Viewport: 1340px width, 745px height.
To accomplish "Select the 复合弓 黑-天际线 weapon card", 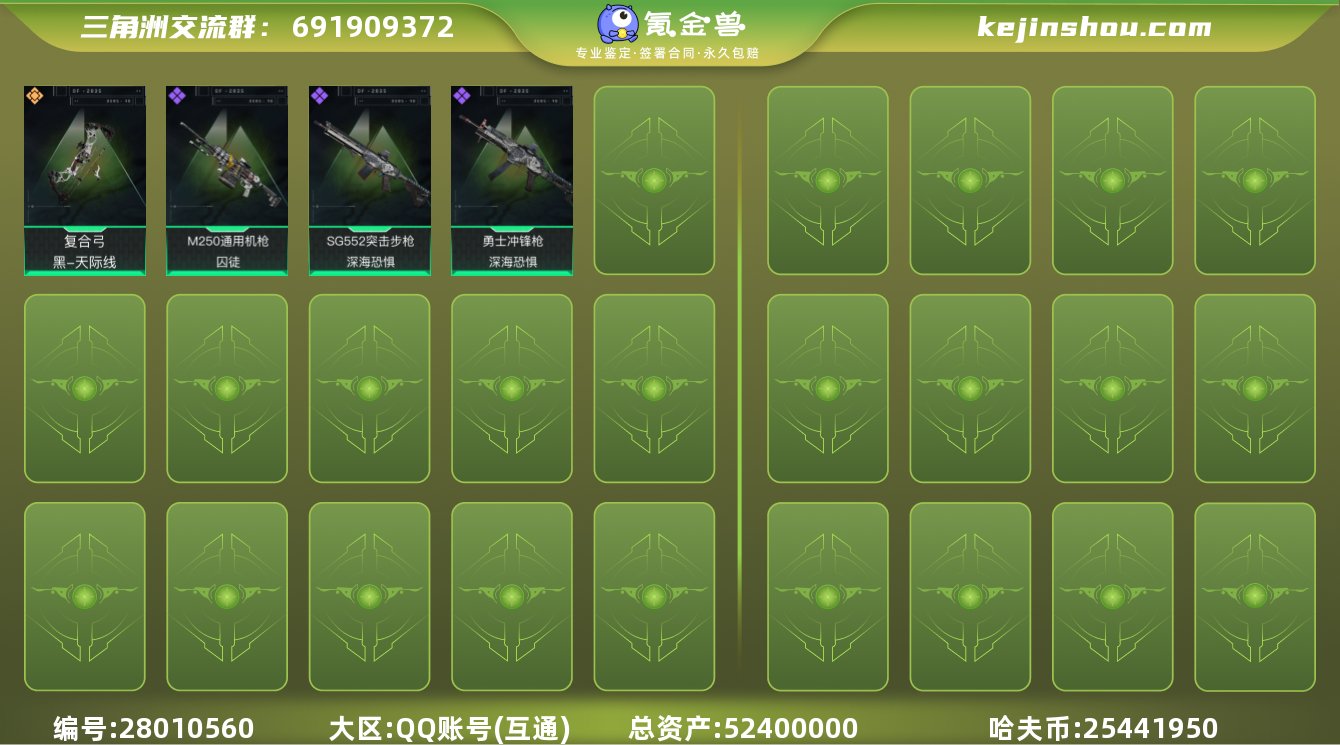I will (x=84, y=180).
